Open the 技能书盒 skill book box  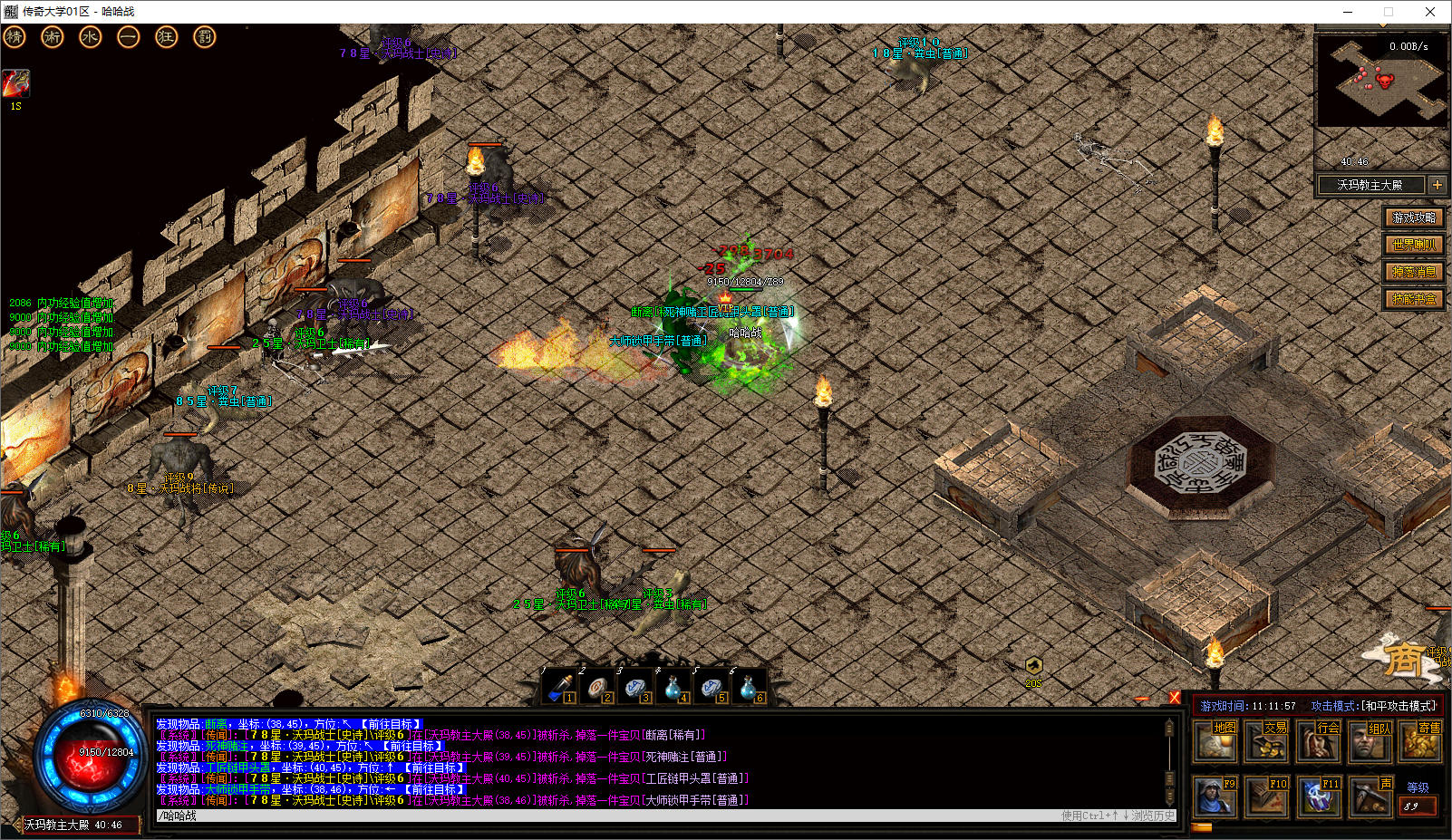1414,299
